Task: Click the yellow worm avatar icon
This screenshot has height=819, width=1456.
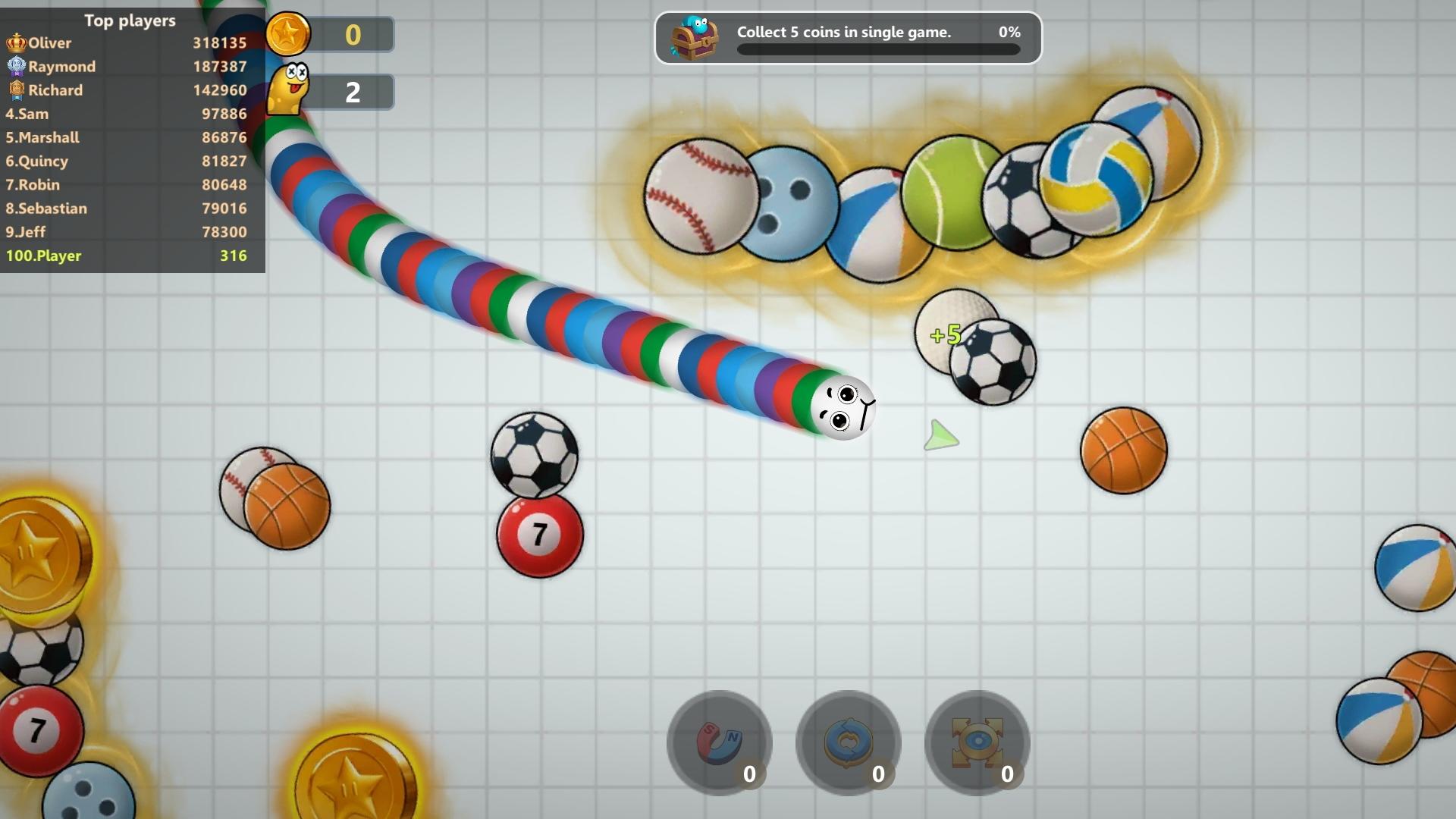Action: 289,89
